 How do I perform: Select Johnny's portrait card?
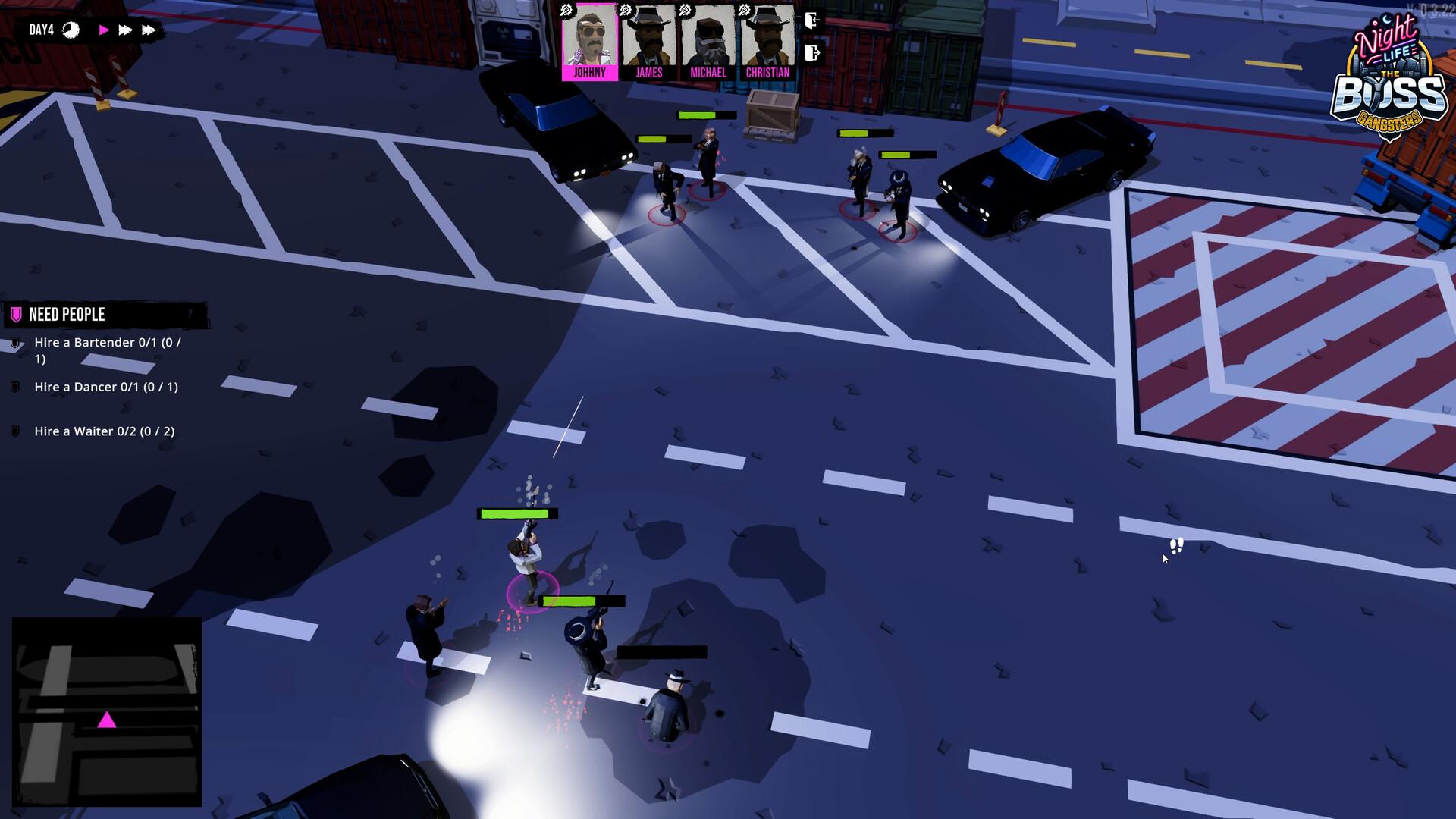(x=589, y=42)
